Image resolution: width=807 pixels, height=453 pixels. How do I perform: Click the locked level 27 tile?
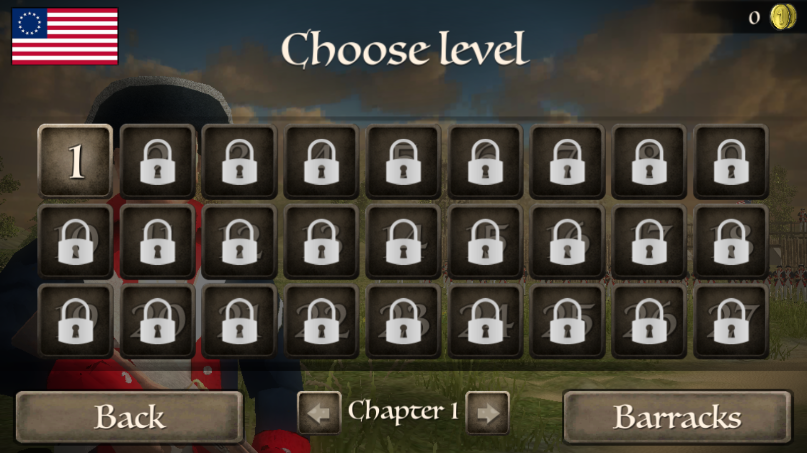[x=731, y=321]
